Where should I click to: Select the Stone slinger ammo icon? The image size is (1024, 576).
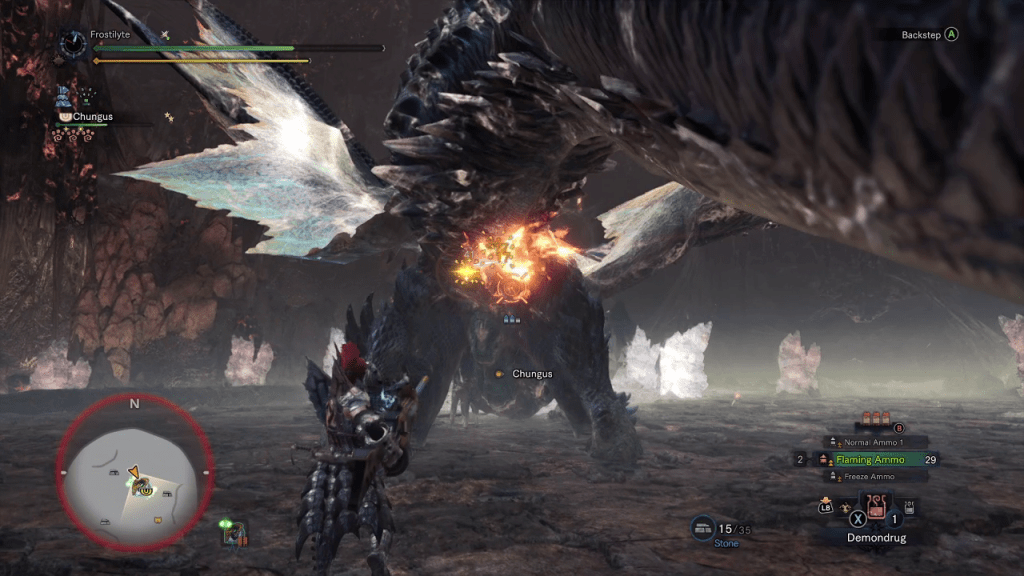point(703,528)
